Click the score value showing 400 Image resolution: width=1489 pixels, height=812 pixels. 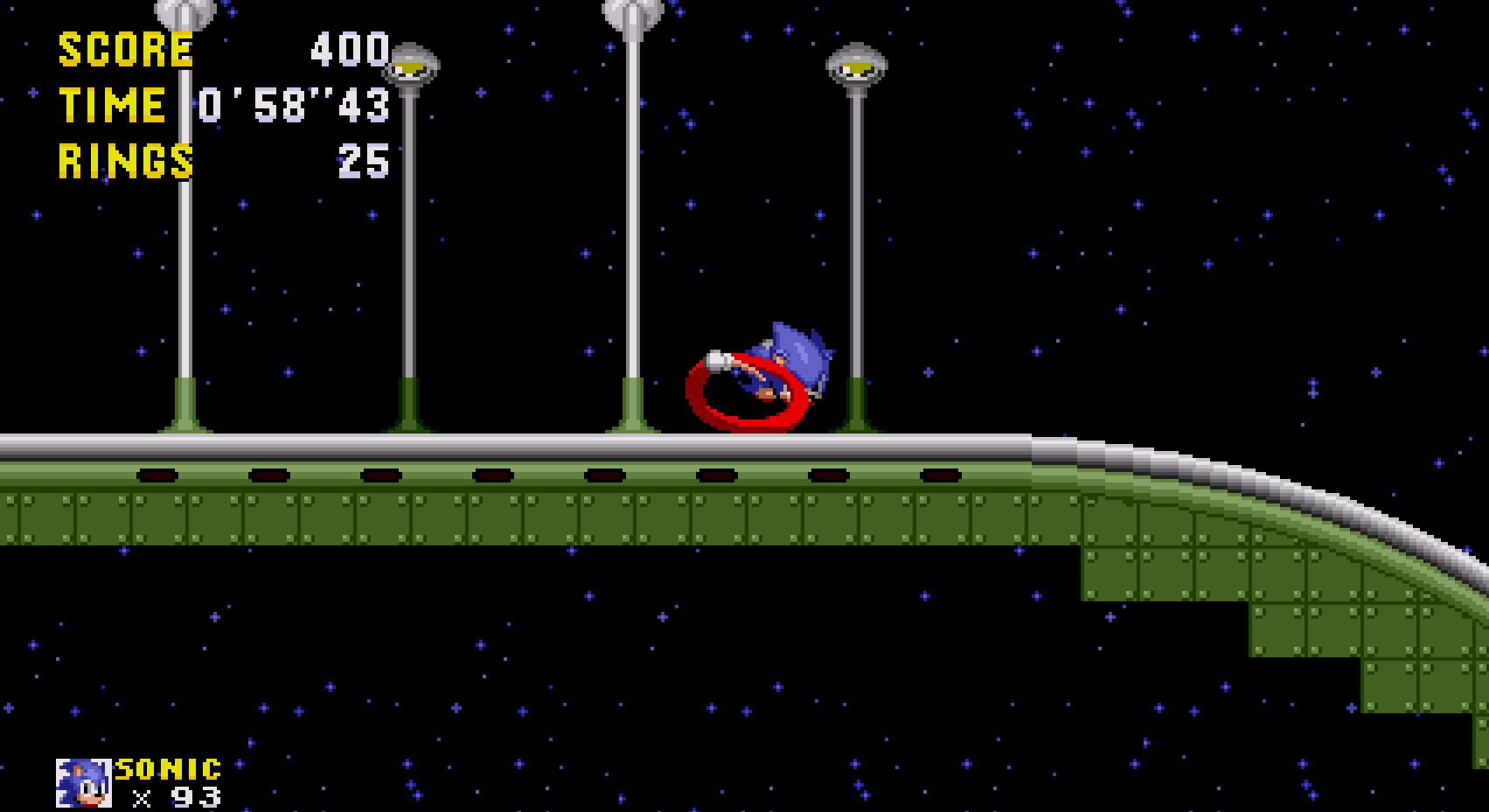[350, 50]
